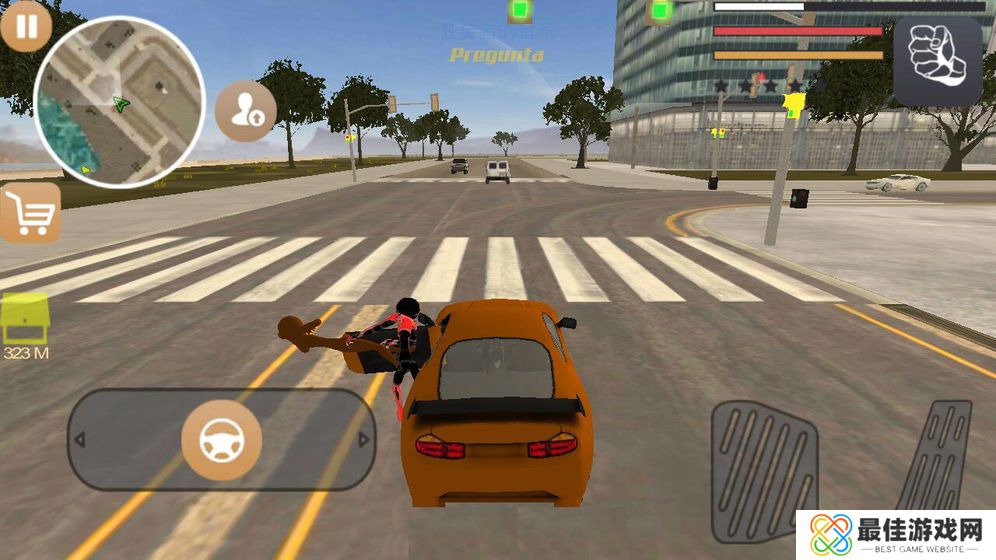Open the shopping cart store
This screenshot has height=560, width=996.
(x=30, y=213)
